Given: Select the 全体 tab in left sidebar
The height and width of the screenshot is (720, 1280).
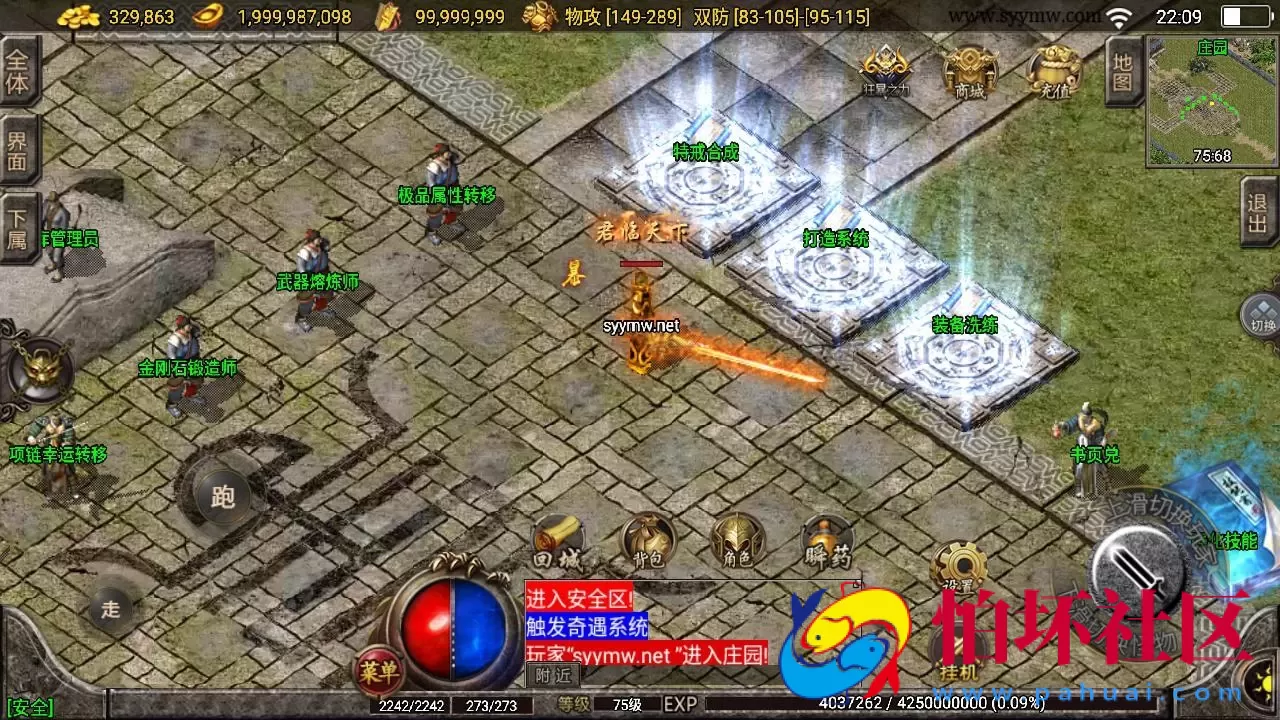Looking at the screenshot, I should coord(17,70).
